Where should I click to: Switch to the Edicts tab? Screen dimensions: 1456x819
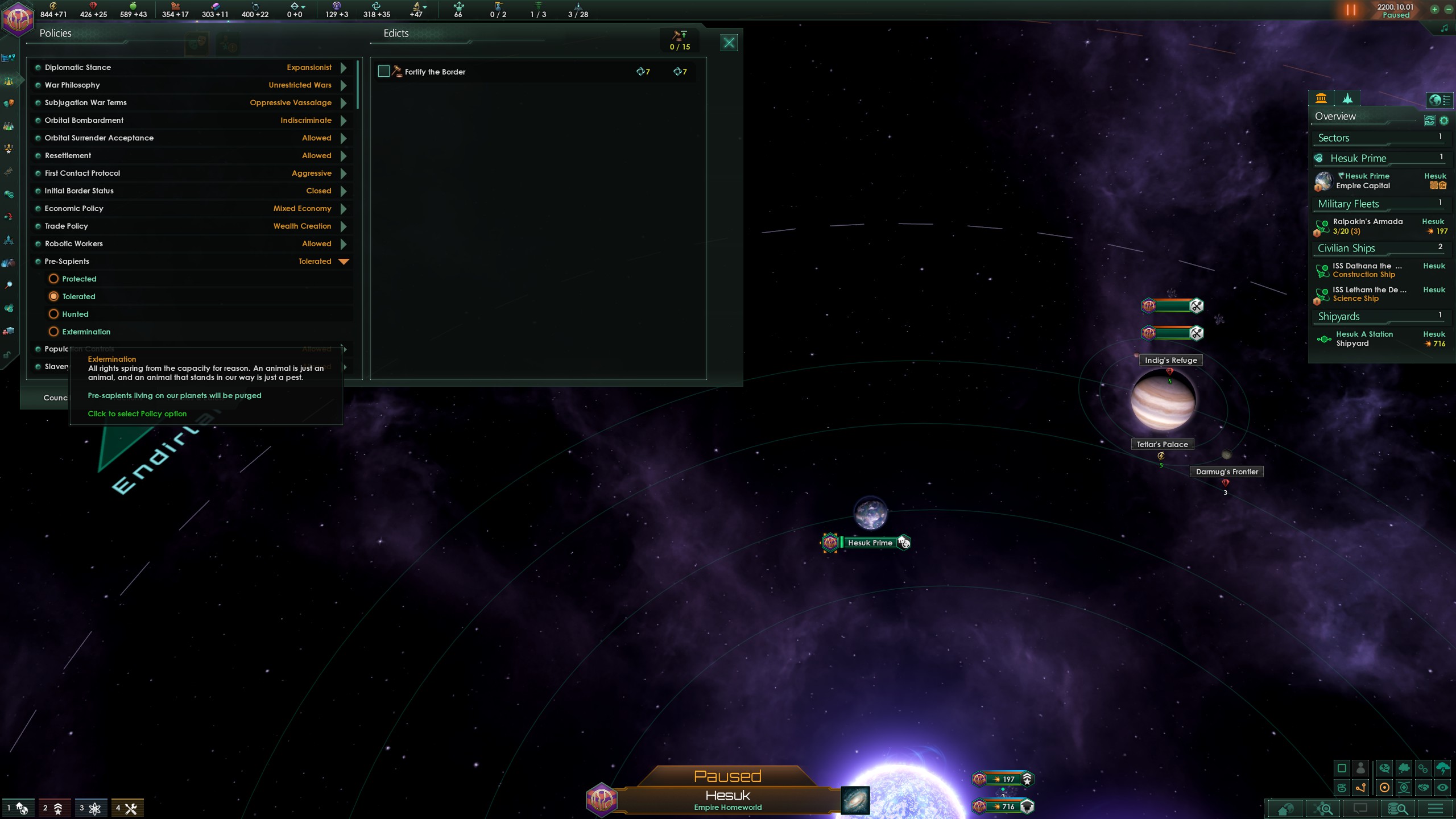click(395, 33)
